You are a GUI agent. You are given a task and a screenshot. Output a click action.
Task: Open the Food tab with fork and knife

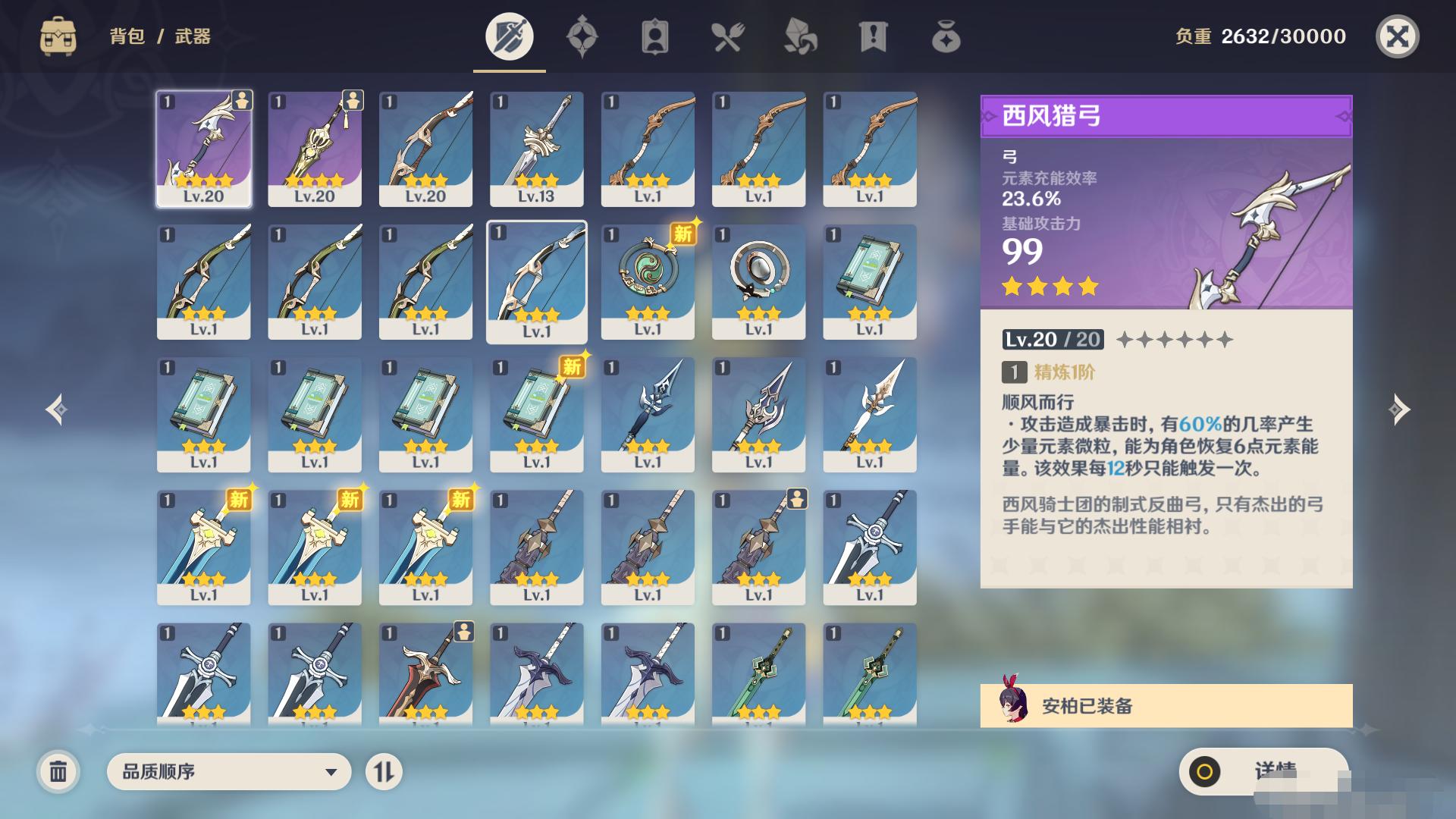click(727, 36)
